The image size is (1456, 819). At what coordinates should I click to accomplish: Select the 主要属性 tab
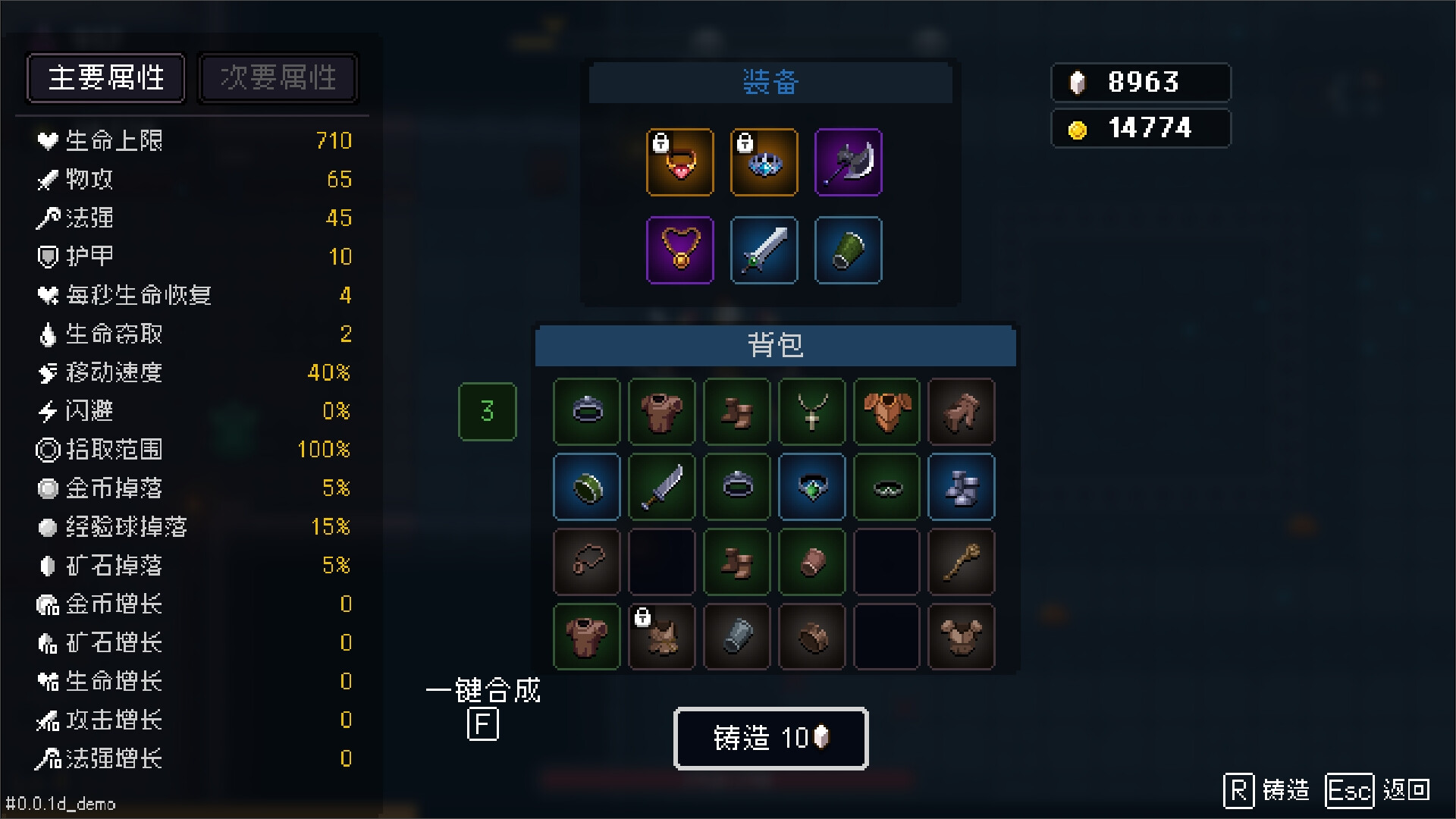[105, 77]
